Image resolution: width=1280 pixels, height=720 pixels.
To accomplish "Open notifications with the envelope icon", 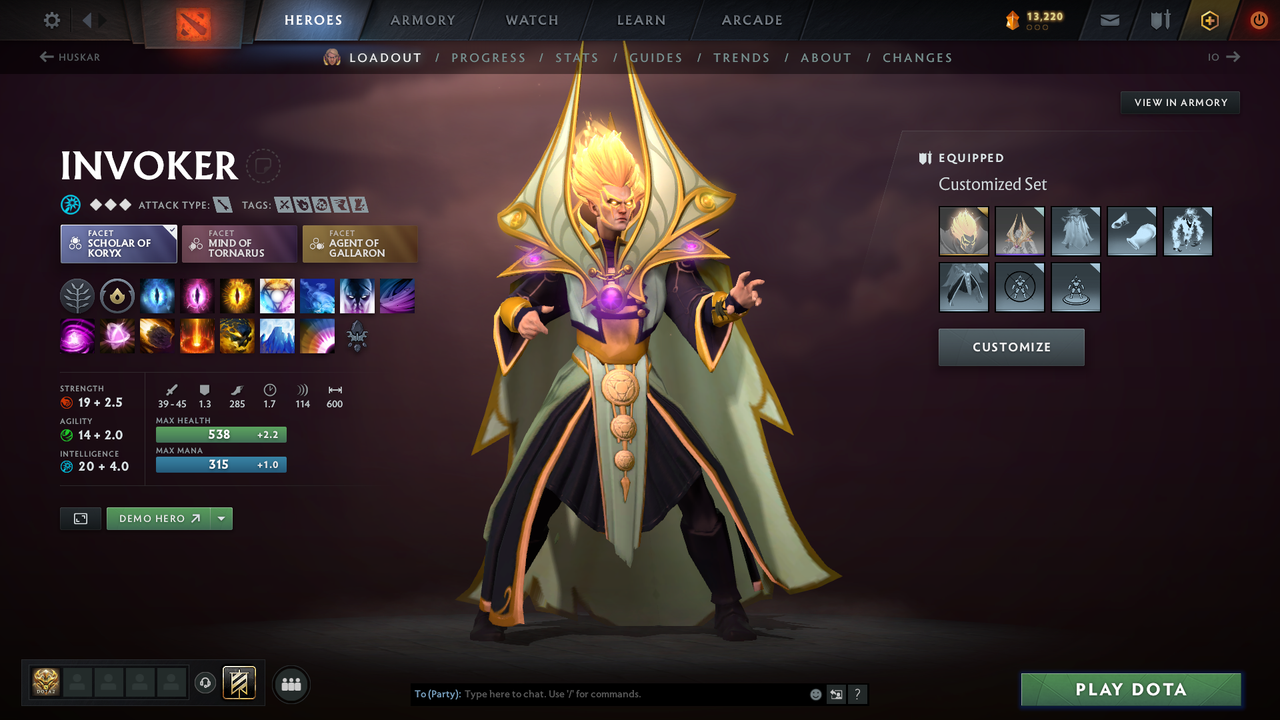I will (1108, 20).
